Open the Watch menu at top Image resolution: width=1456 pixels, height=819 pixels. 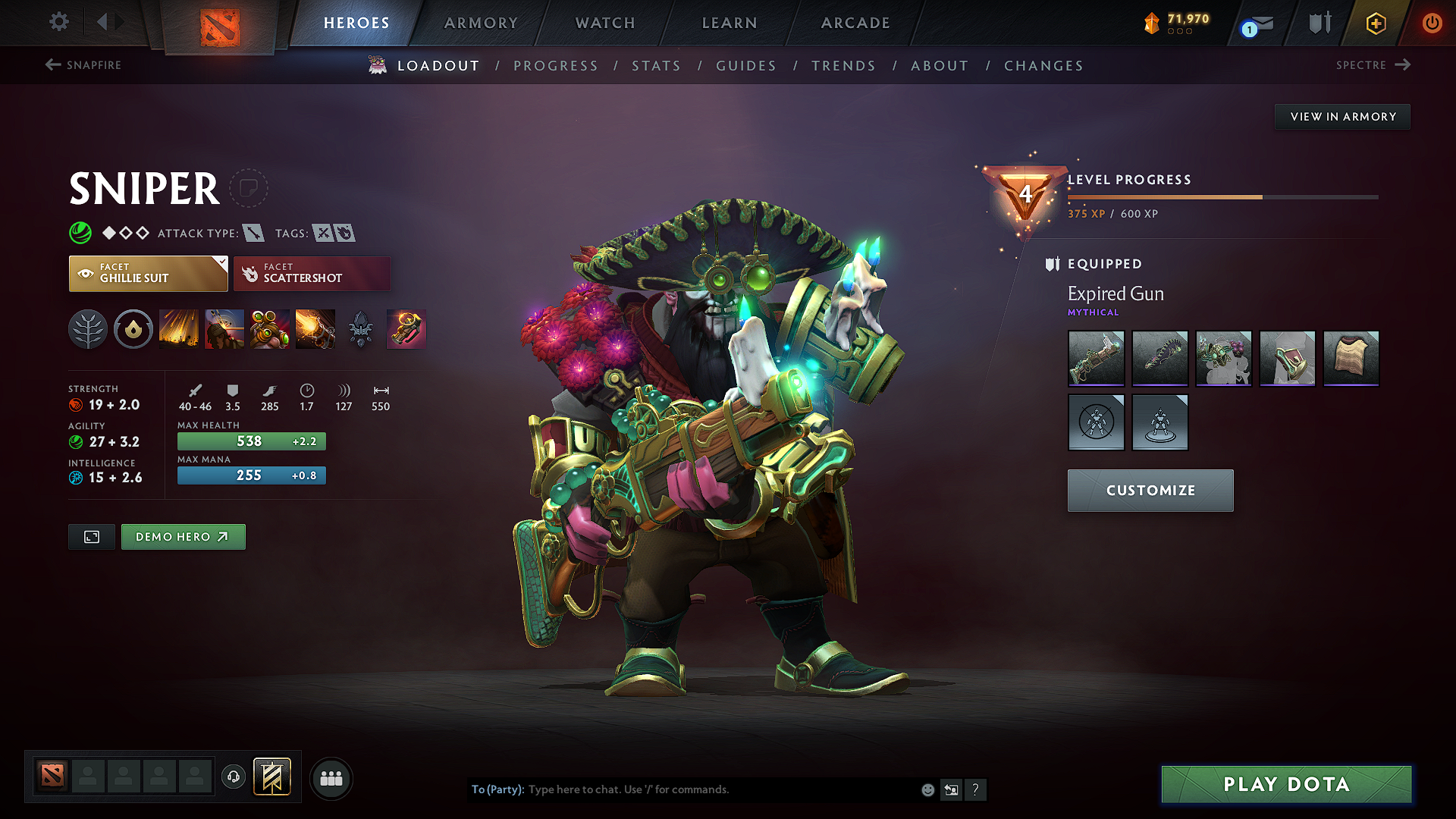coord(604,23)
